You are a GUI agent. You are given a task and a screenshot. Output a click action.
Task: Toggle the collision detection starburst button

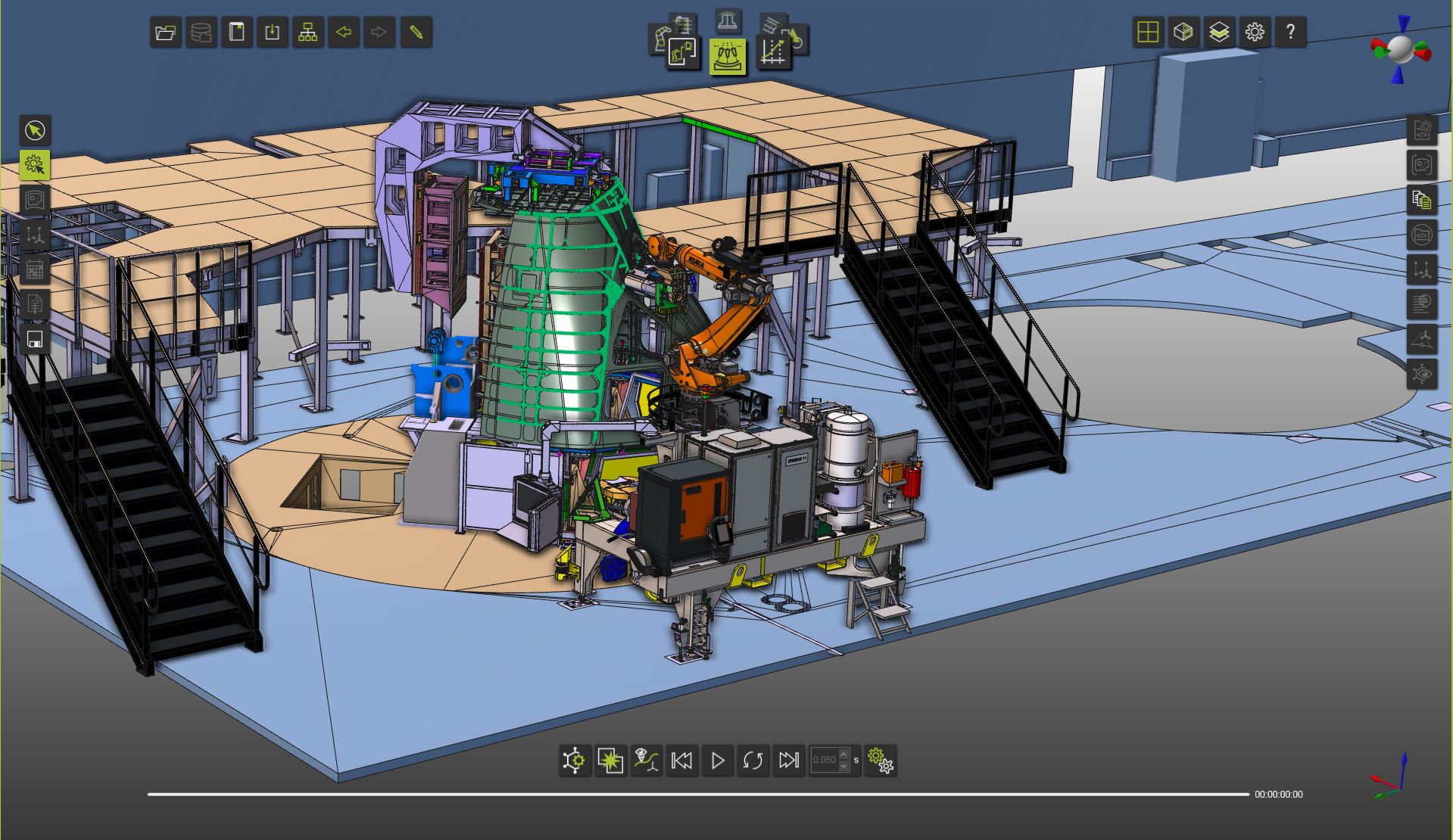[x=610, y=760]
